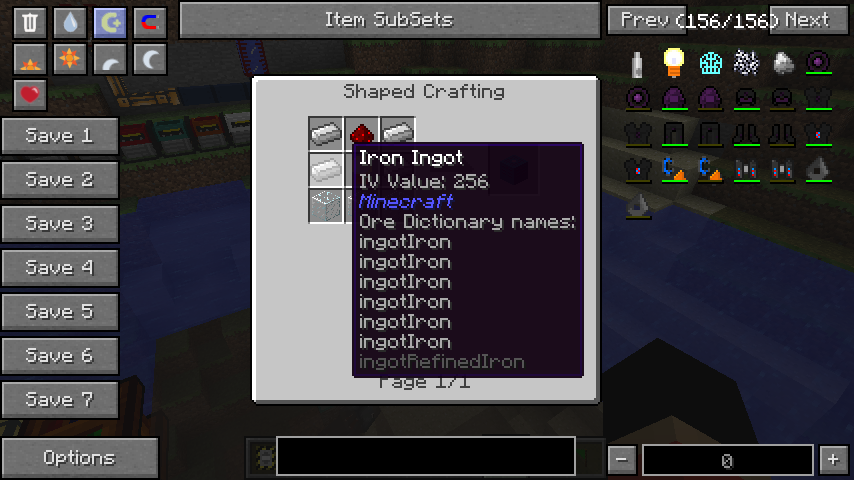Decrease item quantity with the minus button
Viewport: 854px width, 480px height.
pyautogui.click(x=622, y=460)
